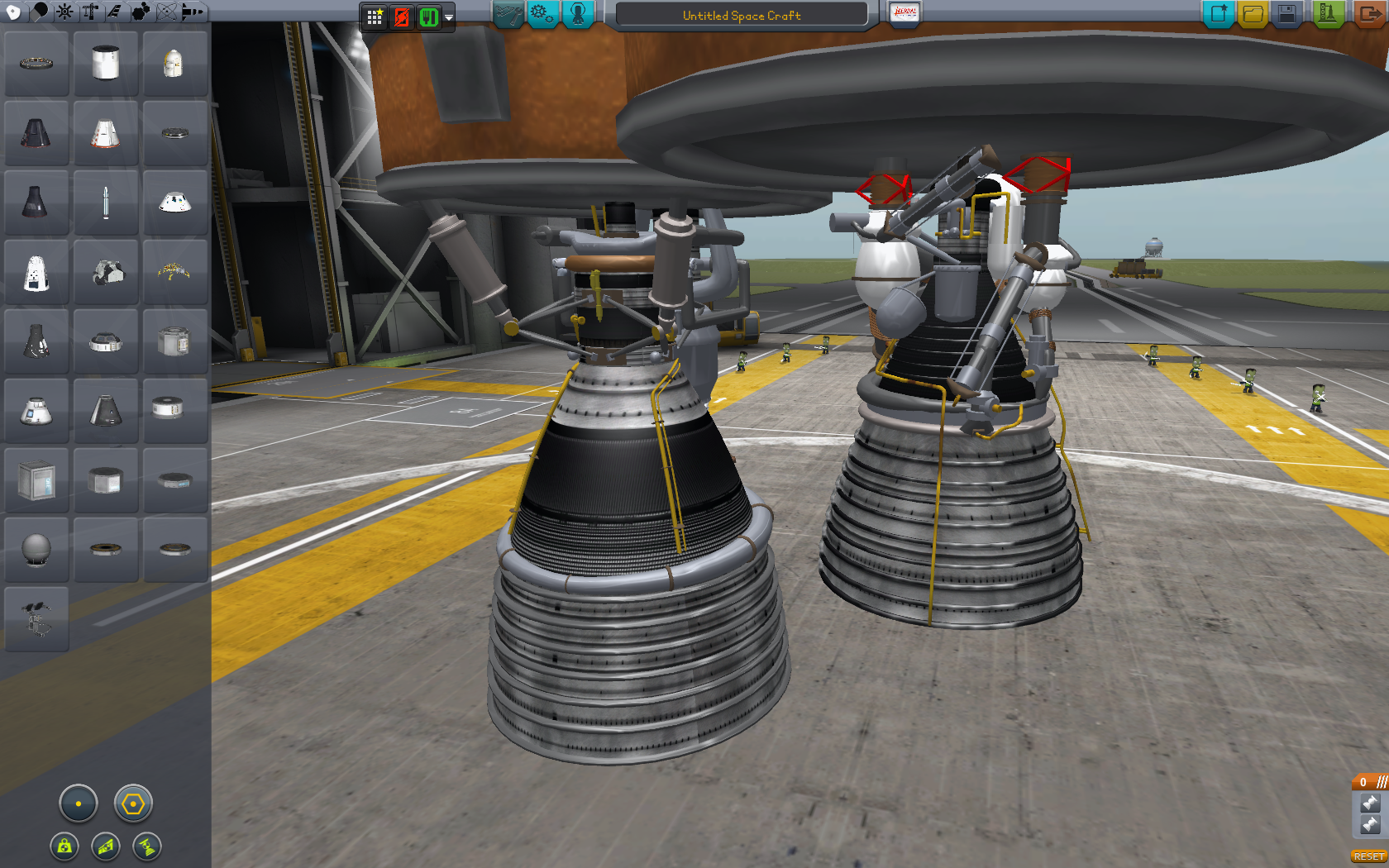Choose the glass cube cabin part
The width and height of the screenshot is (1389, 868).
pyautogui.click(x=36, y=479)
